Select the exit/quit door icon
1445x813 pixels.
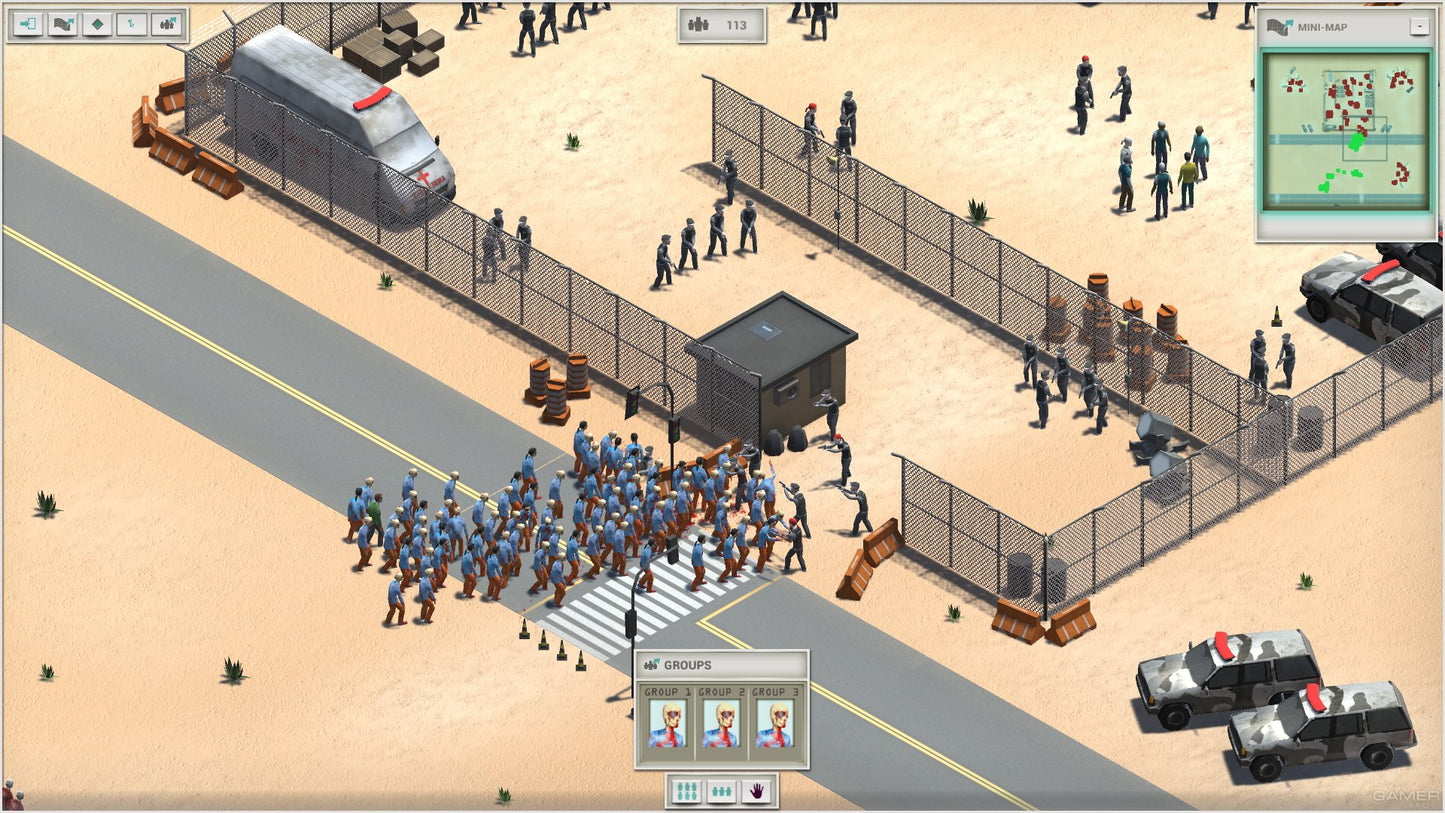tap(27, 23)
